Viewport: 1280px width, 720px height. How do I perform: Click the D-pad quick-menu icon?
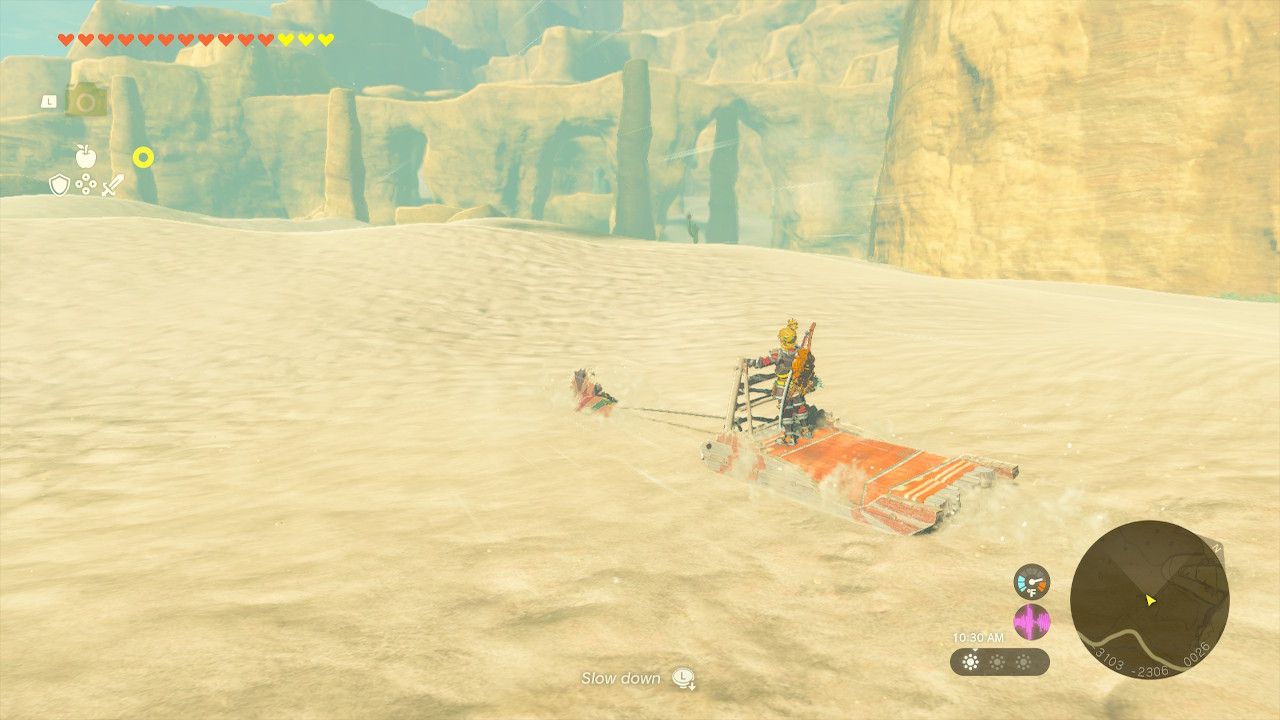[x=86, y=184]
